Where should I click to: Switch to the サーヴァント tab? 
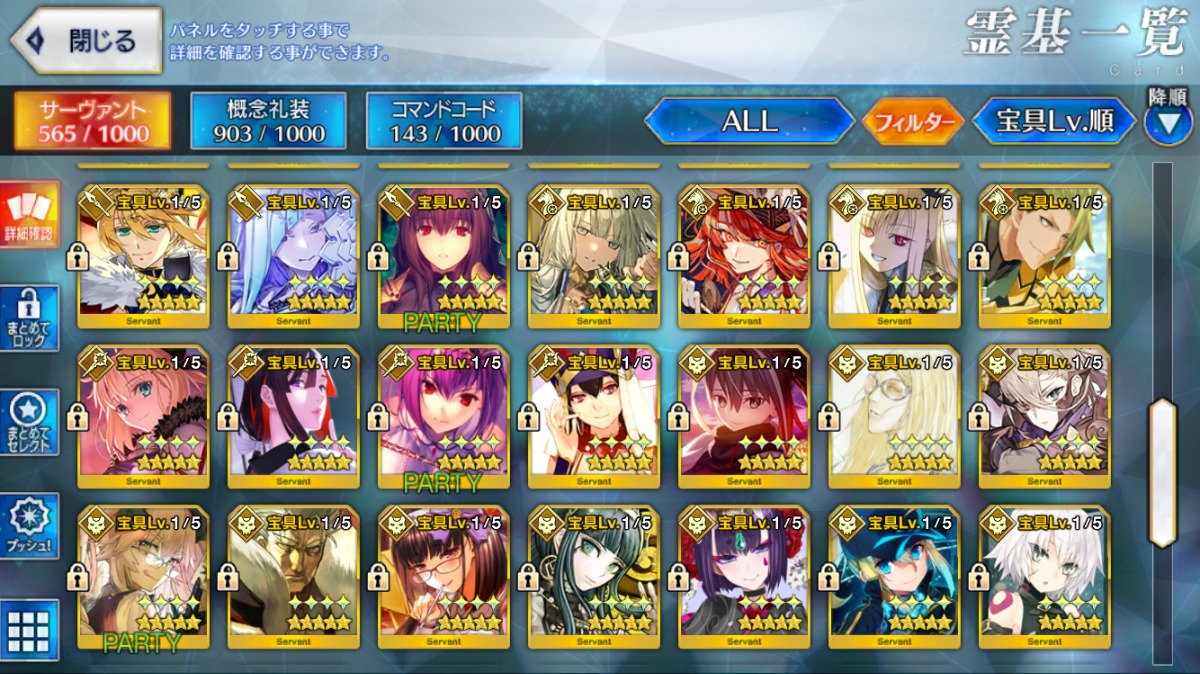92,122
